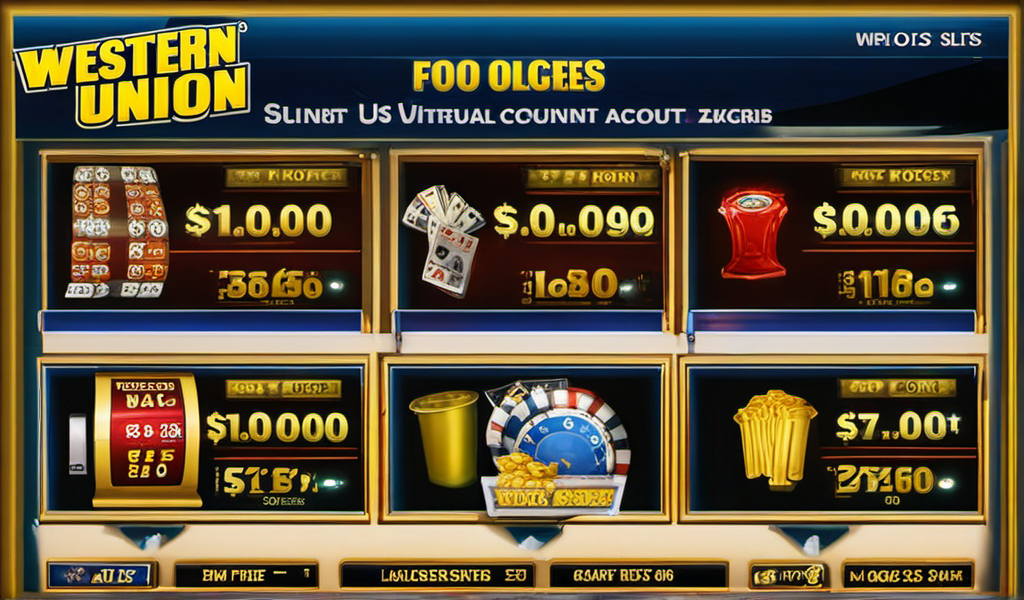1024x600 pixels.
Task: Open the slots link in the header corner
Action: [918, 40]
